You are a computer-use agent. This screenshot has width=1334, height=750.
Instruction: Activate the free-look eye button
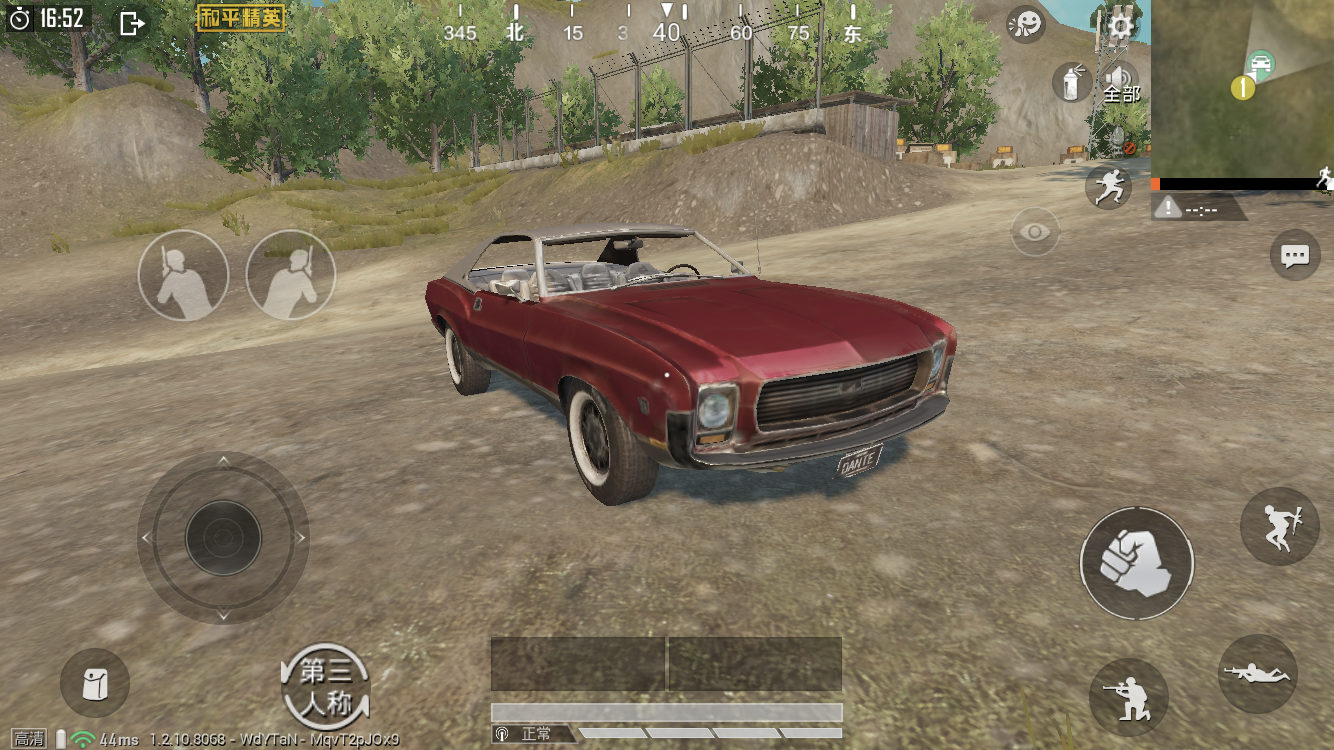[1035, 232]
